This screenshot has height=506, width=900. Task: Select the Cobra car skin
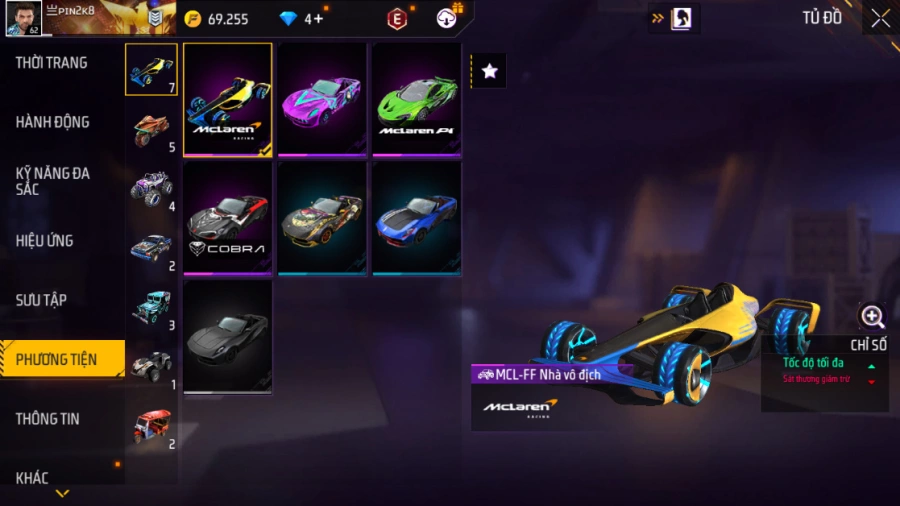[x=228, y=218]
